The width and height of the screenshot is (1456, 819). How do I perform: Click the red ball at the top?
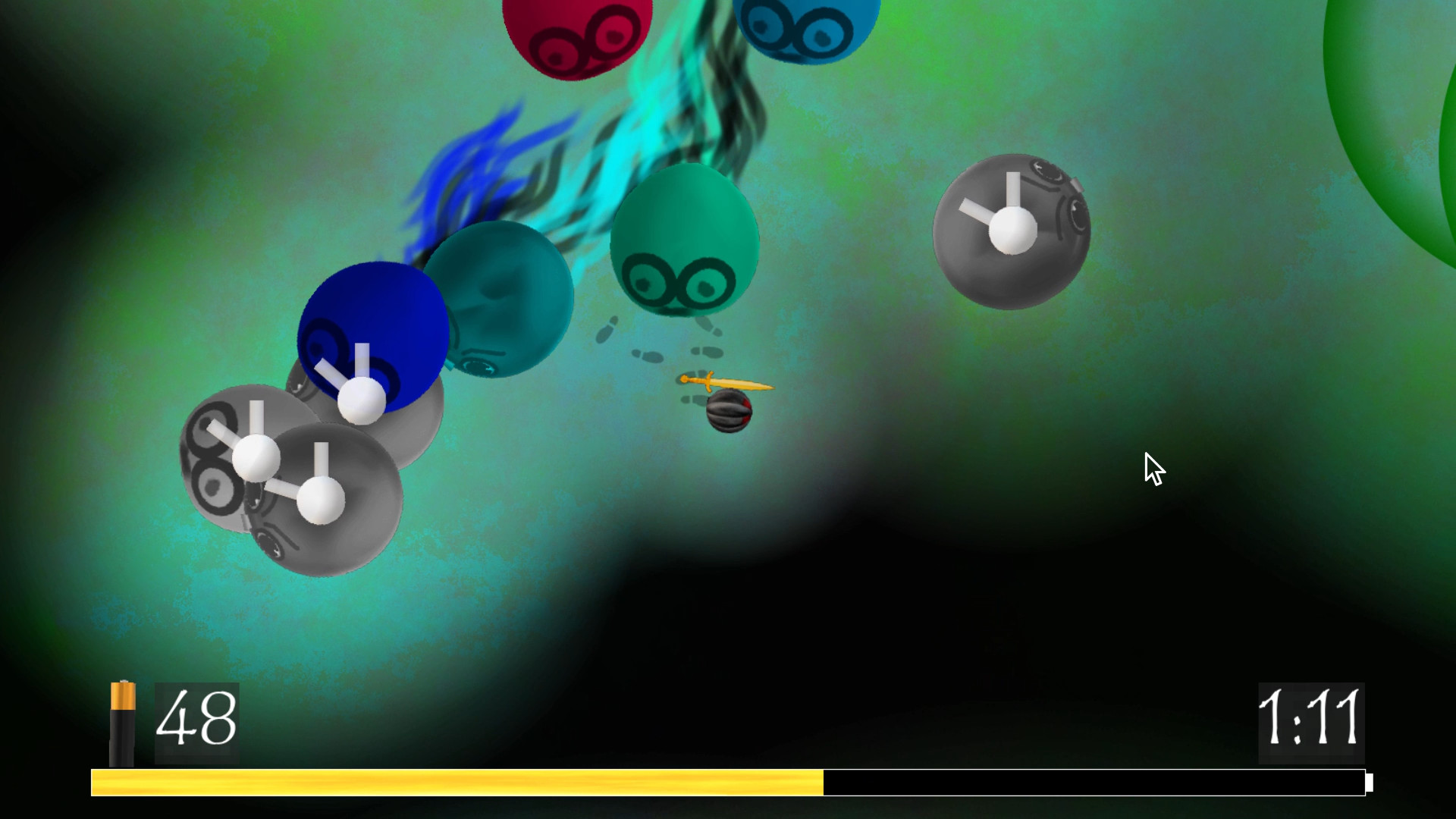click(580, 30)
